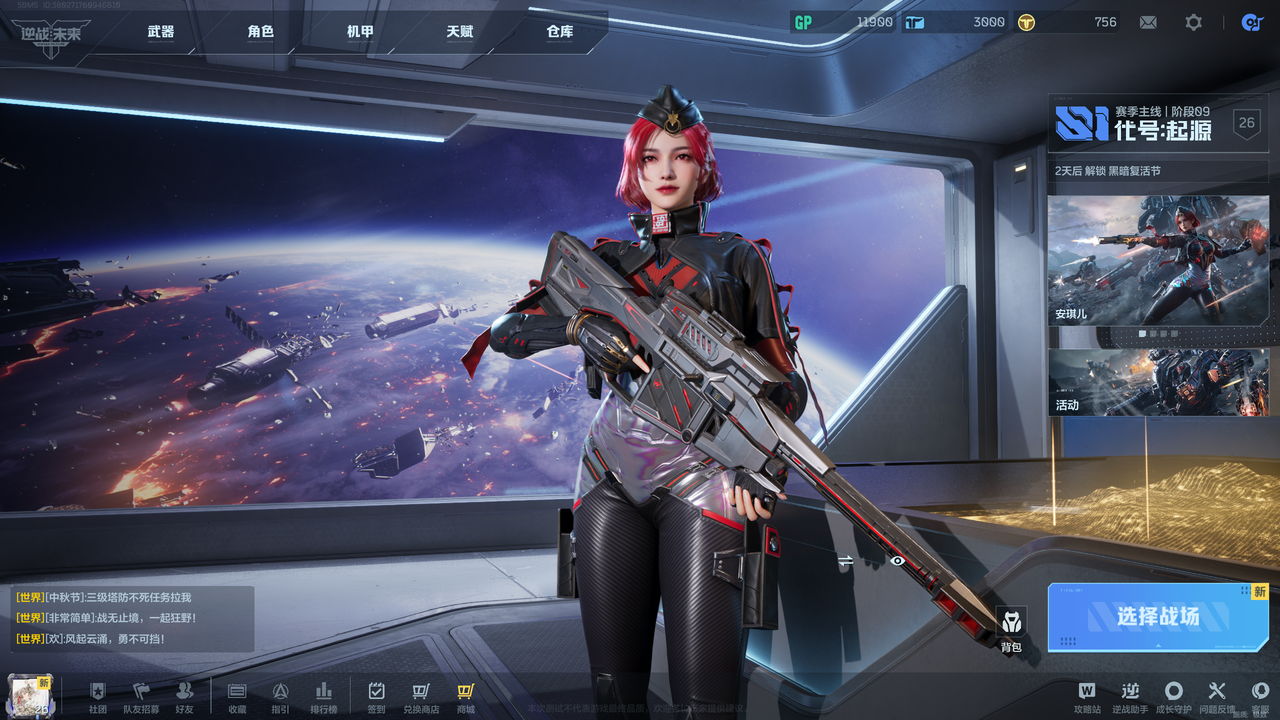Open the 活动 events thumbnail
Viewport: 1280px width, 720px height.
coord(1158,382)
